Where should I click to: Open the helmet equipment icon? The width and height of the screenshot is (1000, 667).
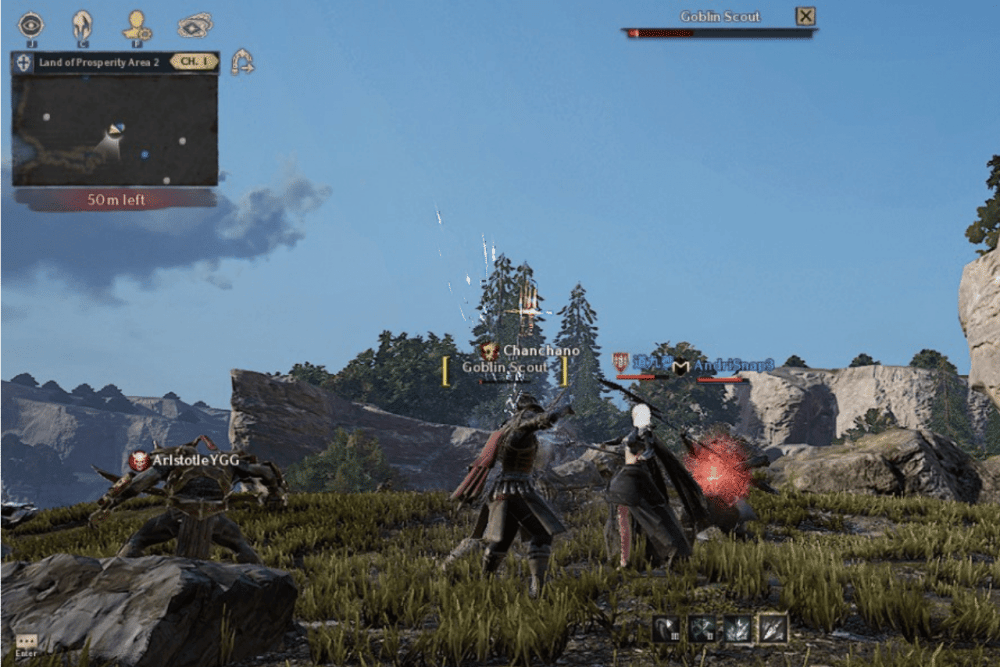click(82, 25)
